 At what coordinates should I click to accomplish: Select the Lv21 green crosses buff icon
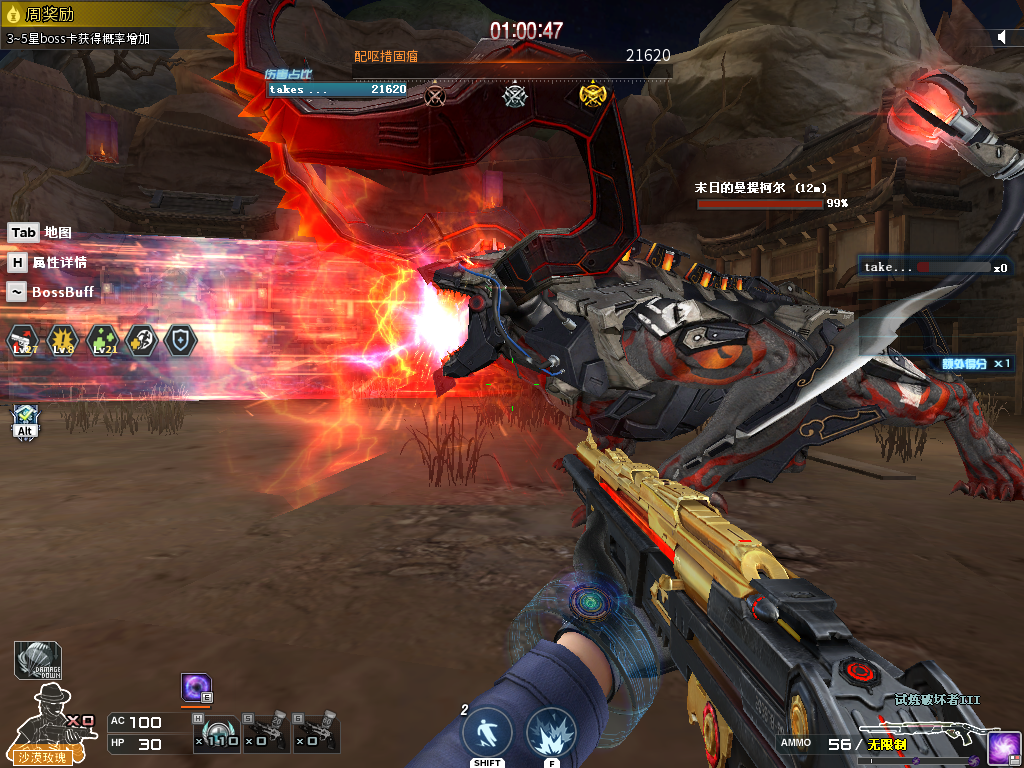coord(102,340)
